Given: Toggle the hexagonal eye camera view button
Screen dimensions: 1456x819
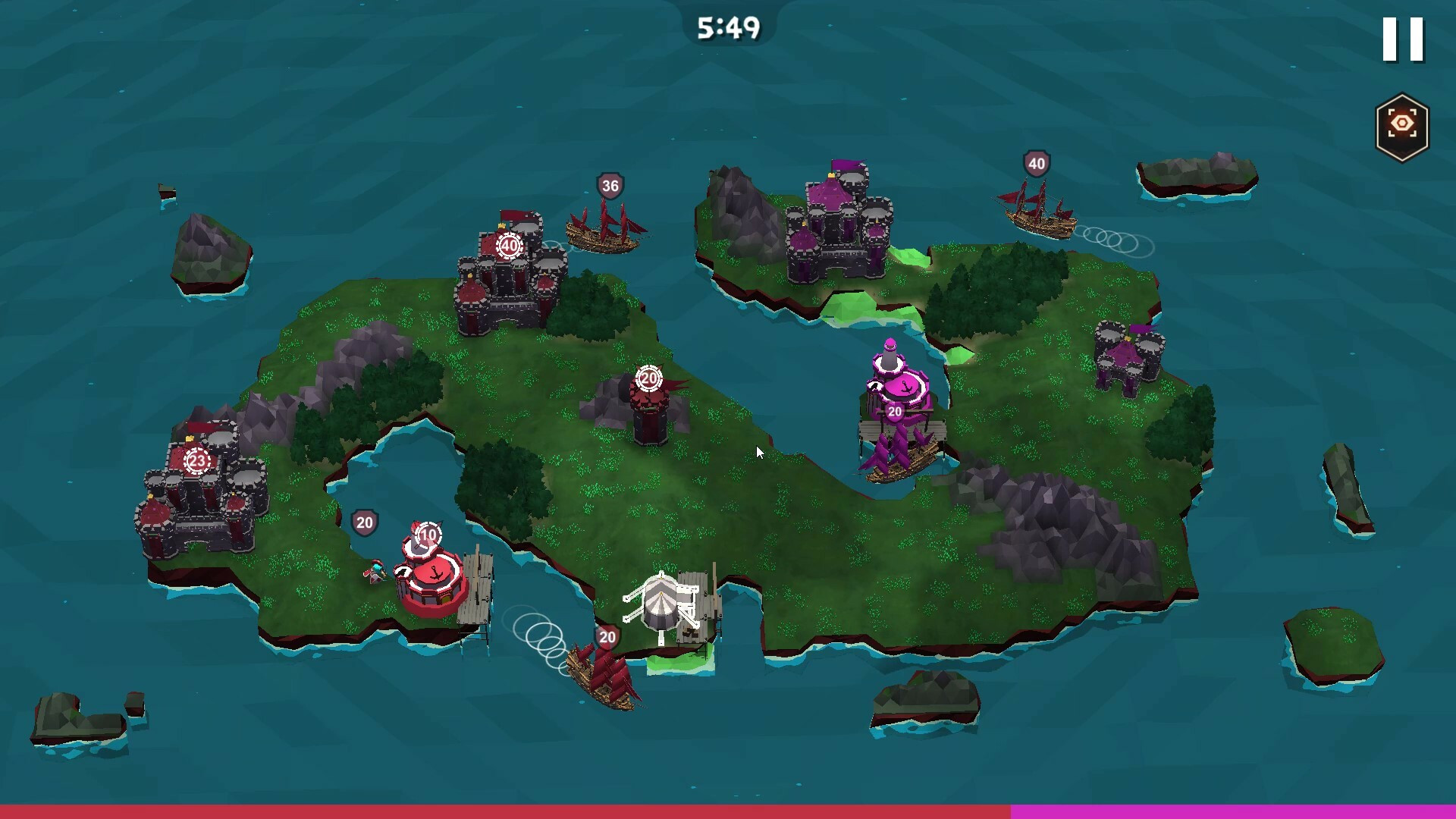Looking at the screenshot, I should 1401,127.
